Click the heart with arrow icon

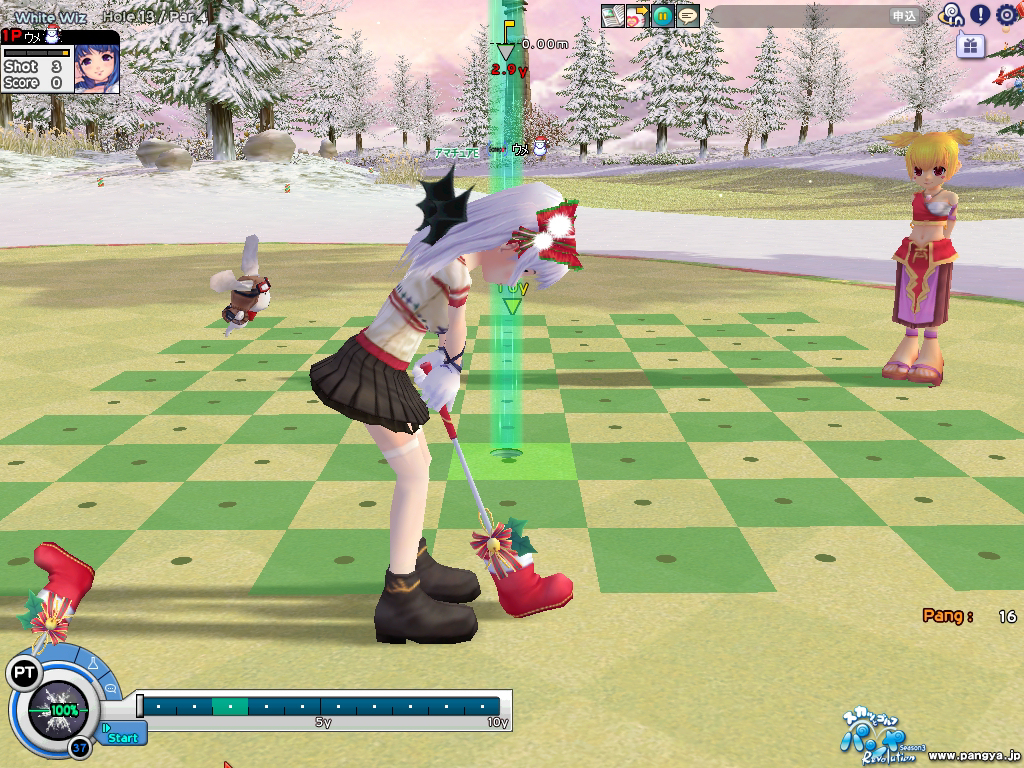click(637, 16)
